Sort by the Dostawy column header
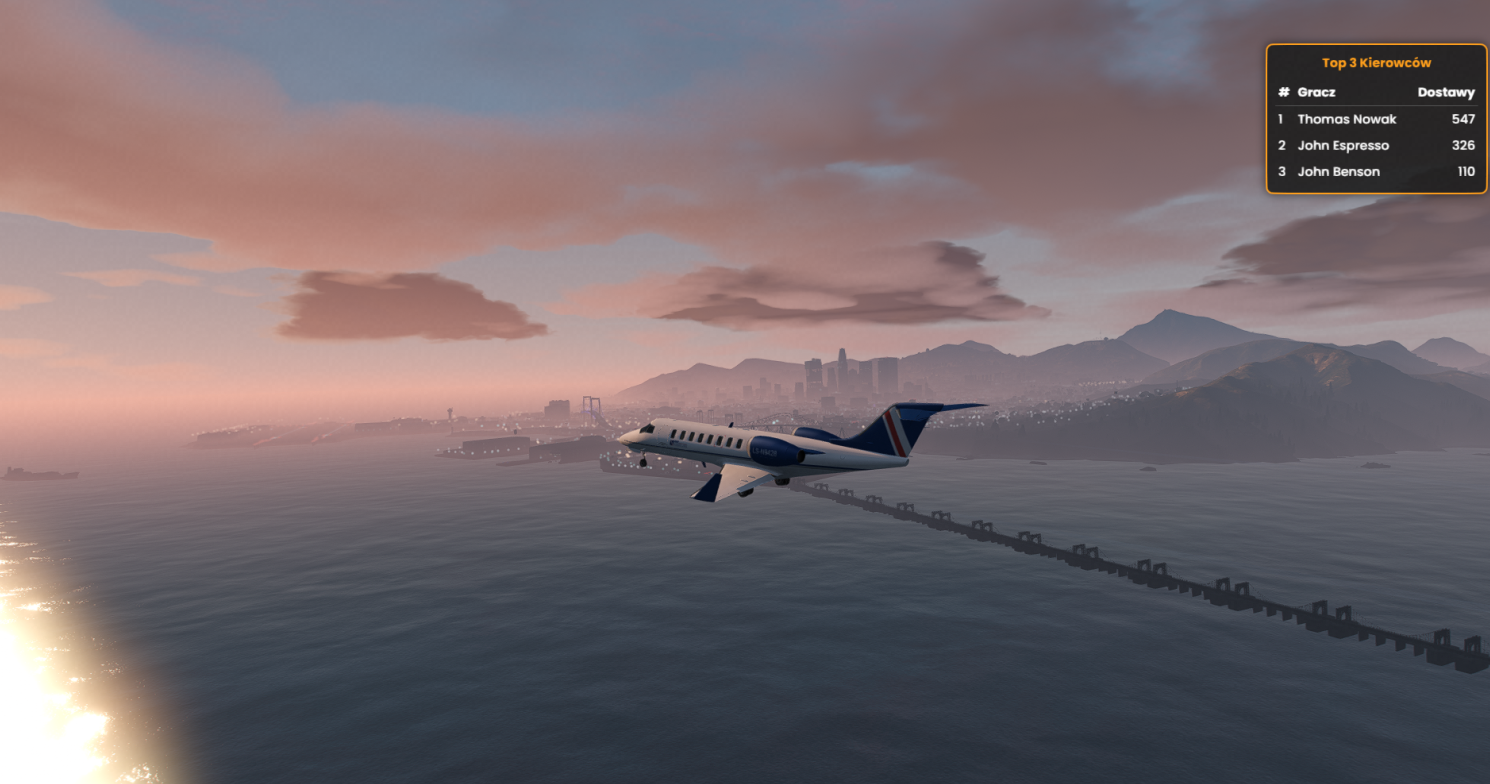 click(x=1447, y=91)
